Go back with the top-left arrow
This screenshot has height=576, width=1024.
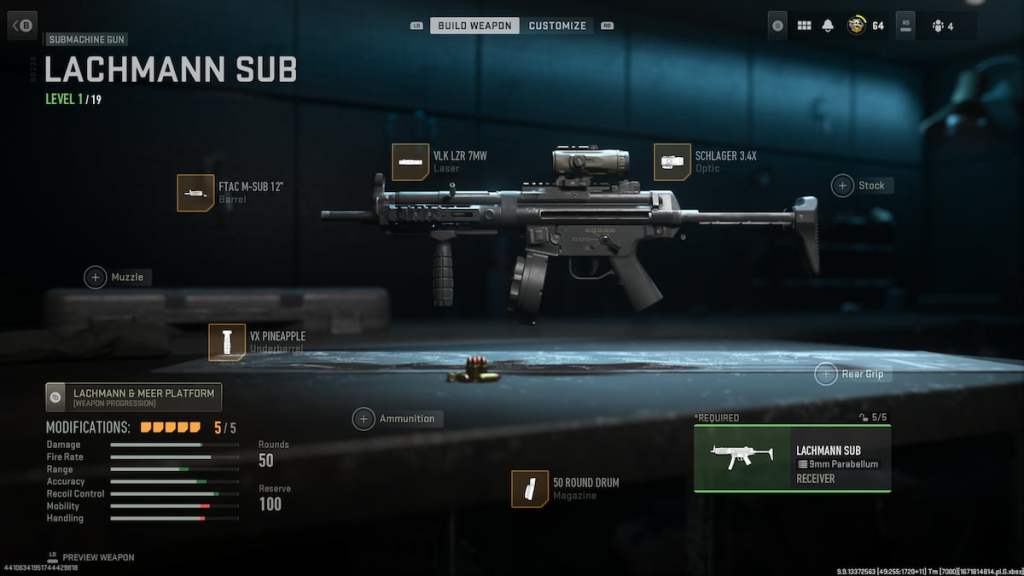click(x=22, y=25)
